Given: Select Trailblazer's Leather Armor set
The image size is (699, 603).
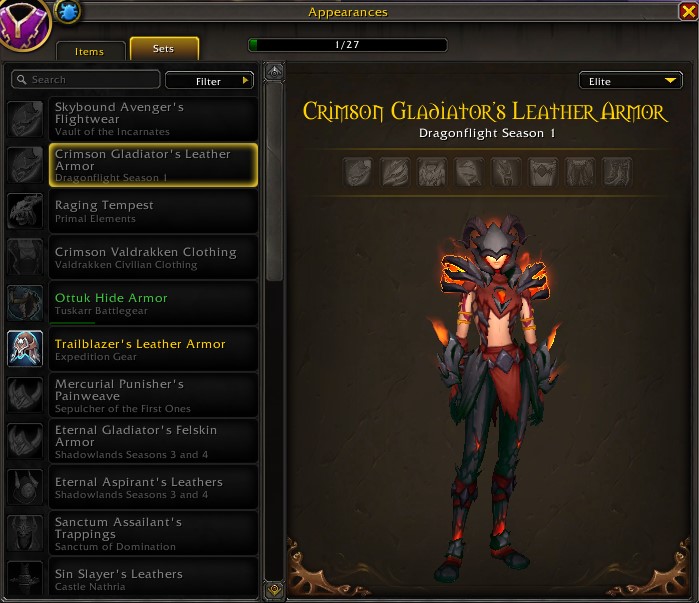Looking at the screenshot, I should [152, 349].
